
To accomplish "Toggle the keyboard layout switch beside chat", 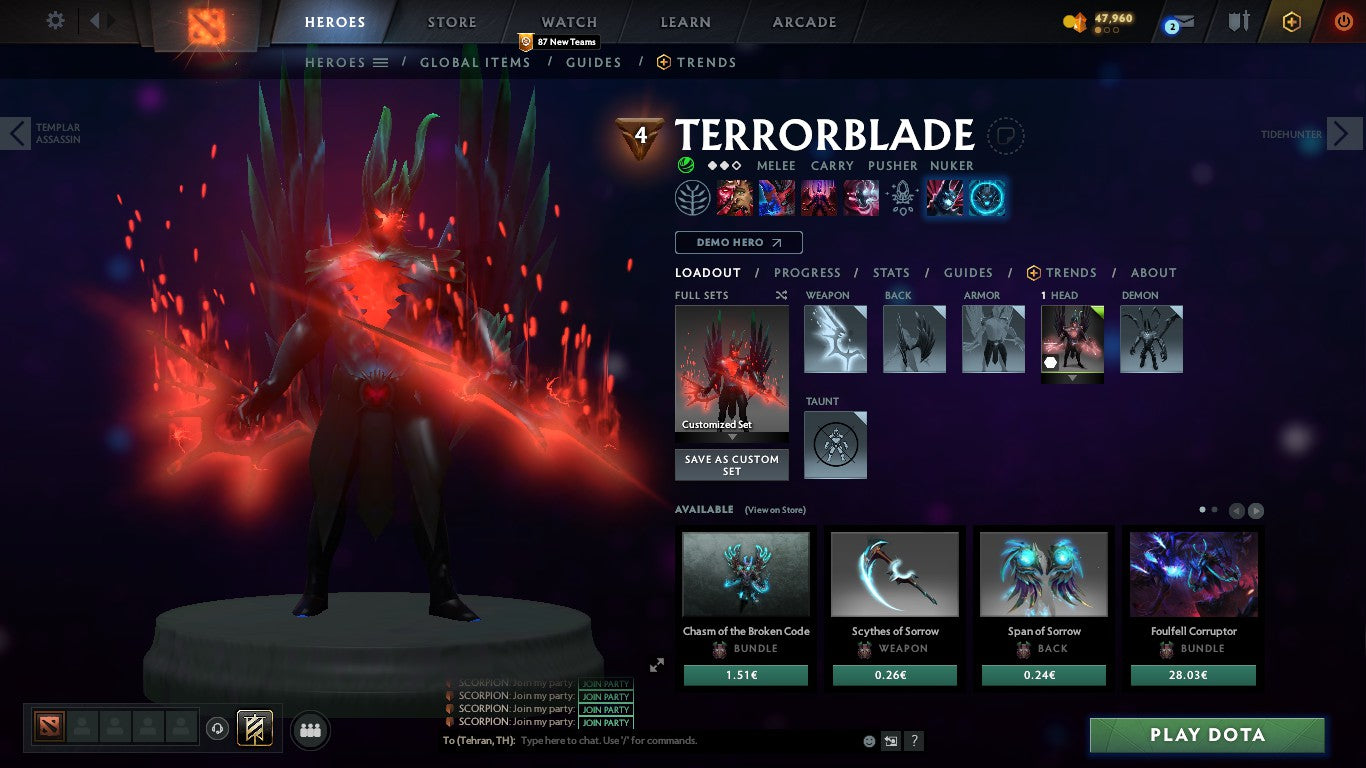I will 891,740.
